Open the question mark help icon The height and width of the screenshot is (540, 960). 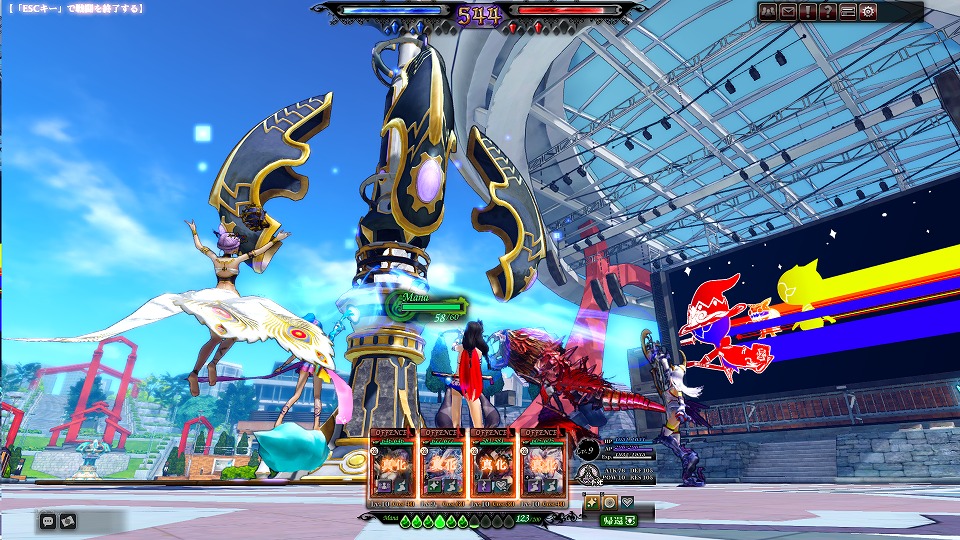pos(828,12)
